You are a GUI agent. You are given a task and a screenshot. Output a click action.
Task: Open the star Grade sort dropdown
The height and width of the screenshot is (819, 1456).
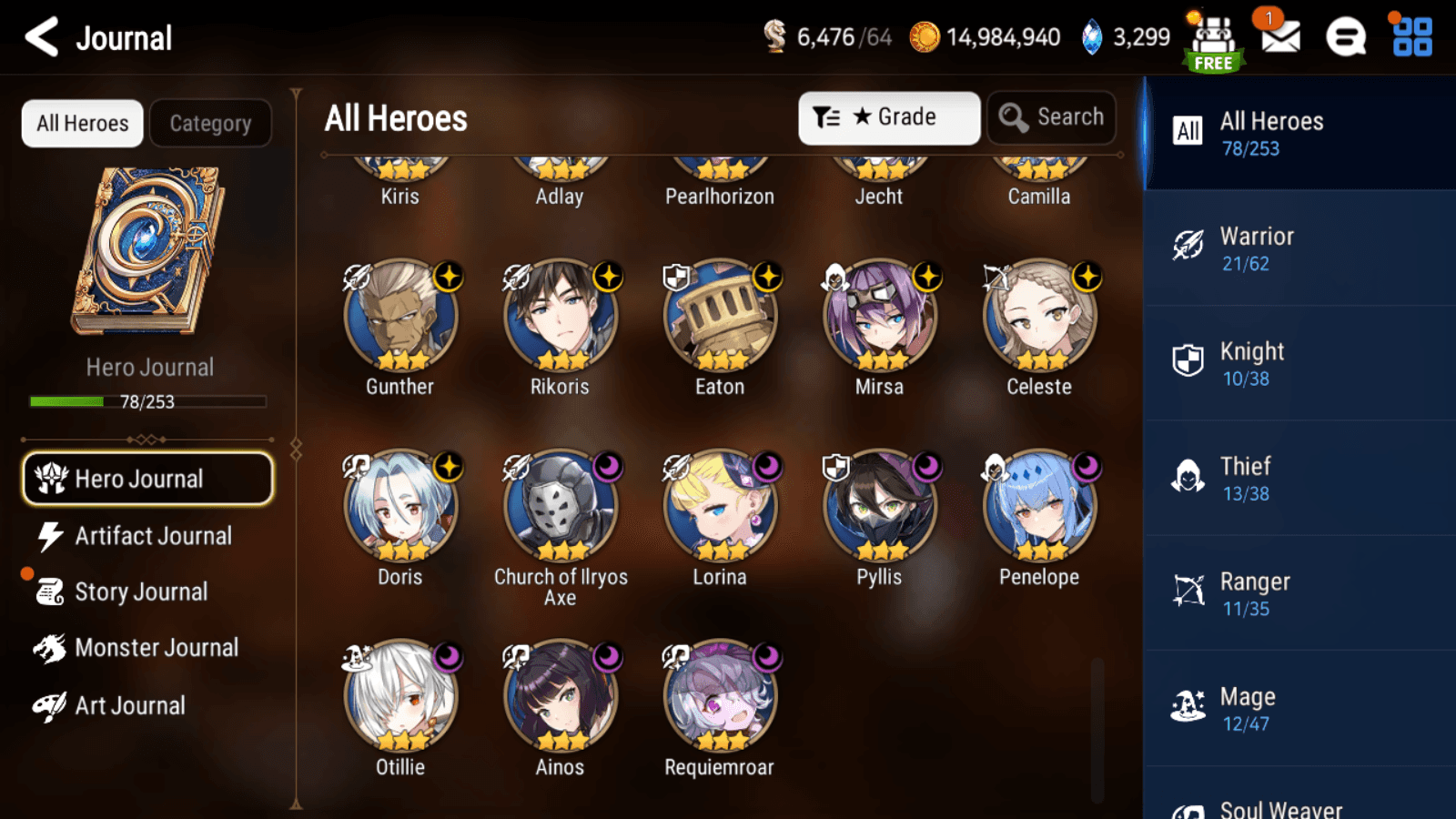[x=889, y=116]
